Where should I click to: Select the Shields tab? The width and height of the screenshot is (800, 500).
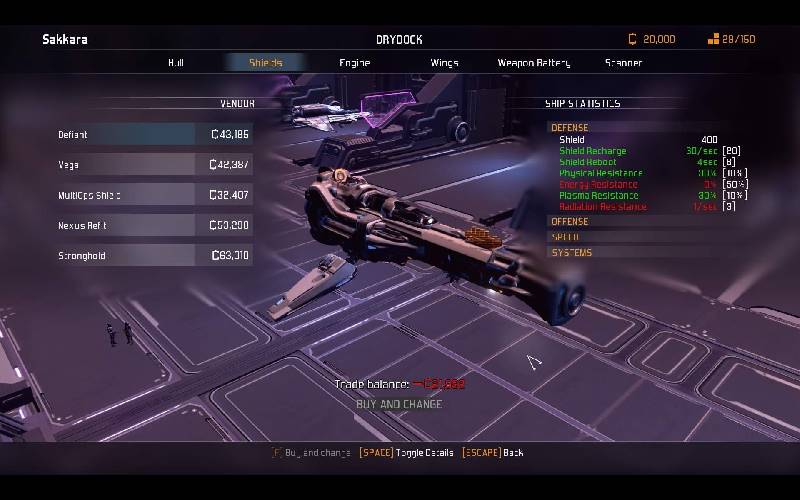tap(265, 63)
